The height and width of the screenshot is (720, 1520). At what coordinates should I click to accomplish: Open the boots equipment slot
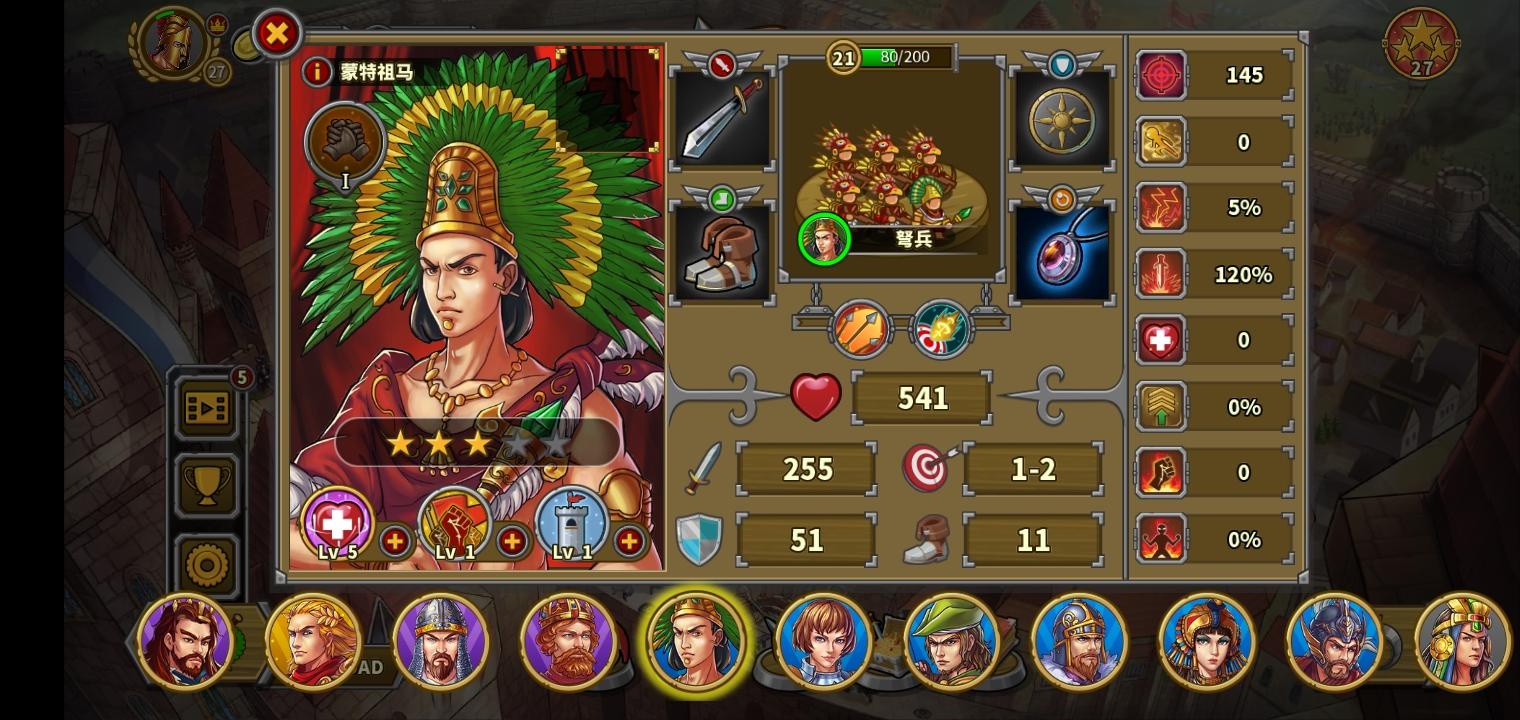tap(722, 248)
